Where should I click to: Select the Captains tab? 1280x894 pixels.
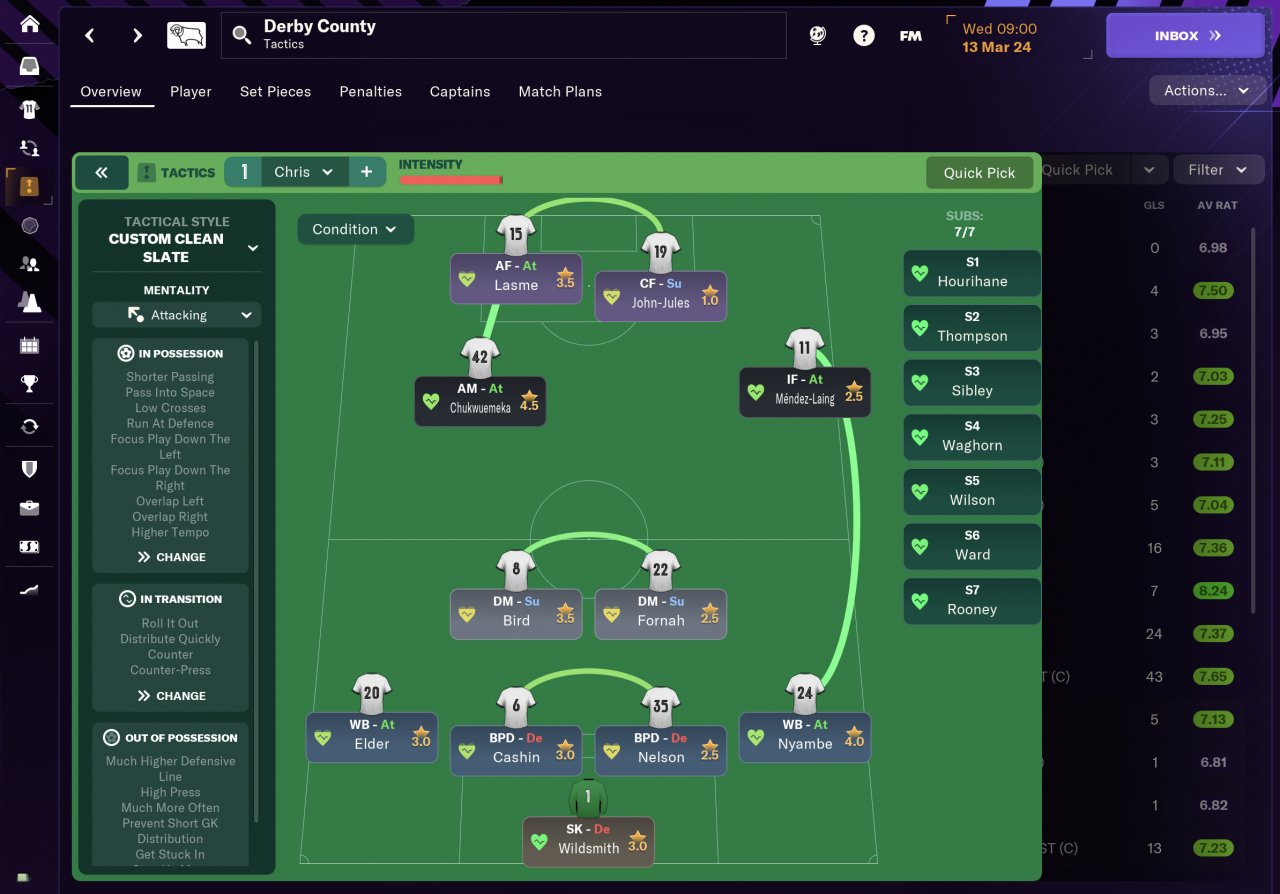tap(460, 91)
